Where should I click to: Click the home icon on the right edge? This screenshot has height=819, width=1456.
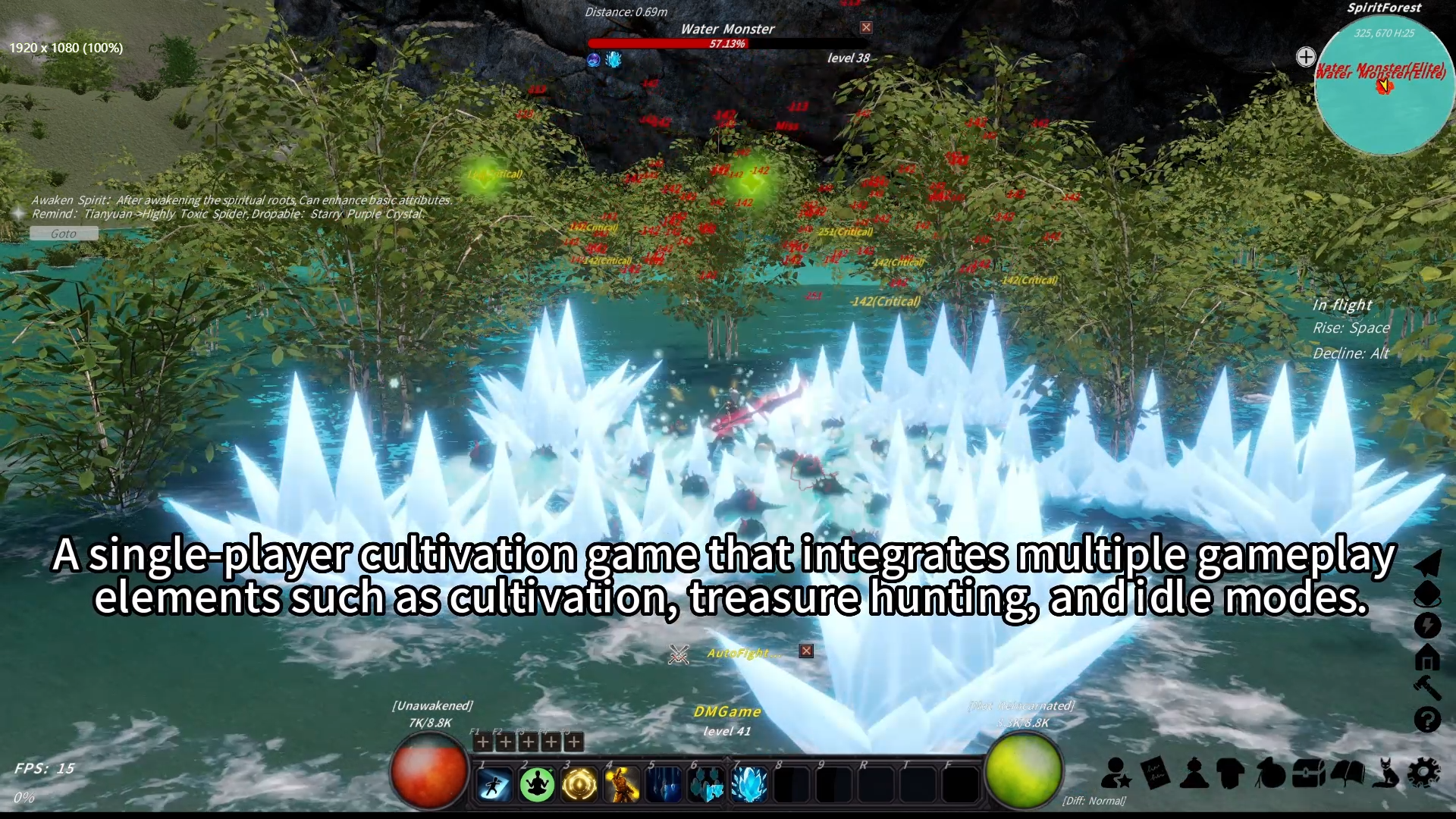pyautogui.click(x=1429, y=657)
